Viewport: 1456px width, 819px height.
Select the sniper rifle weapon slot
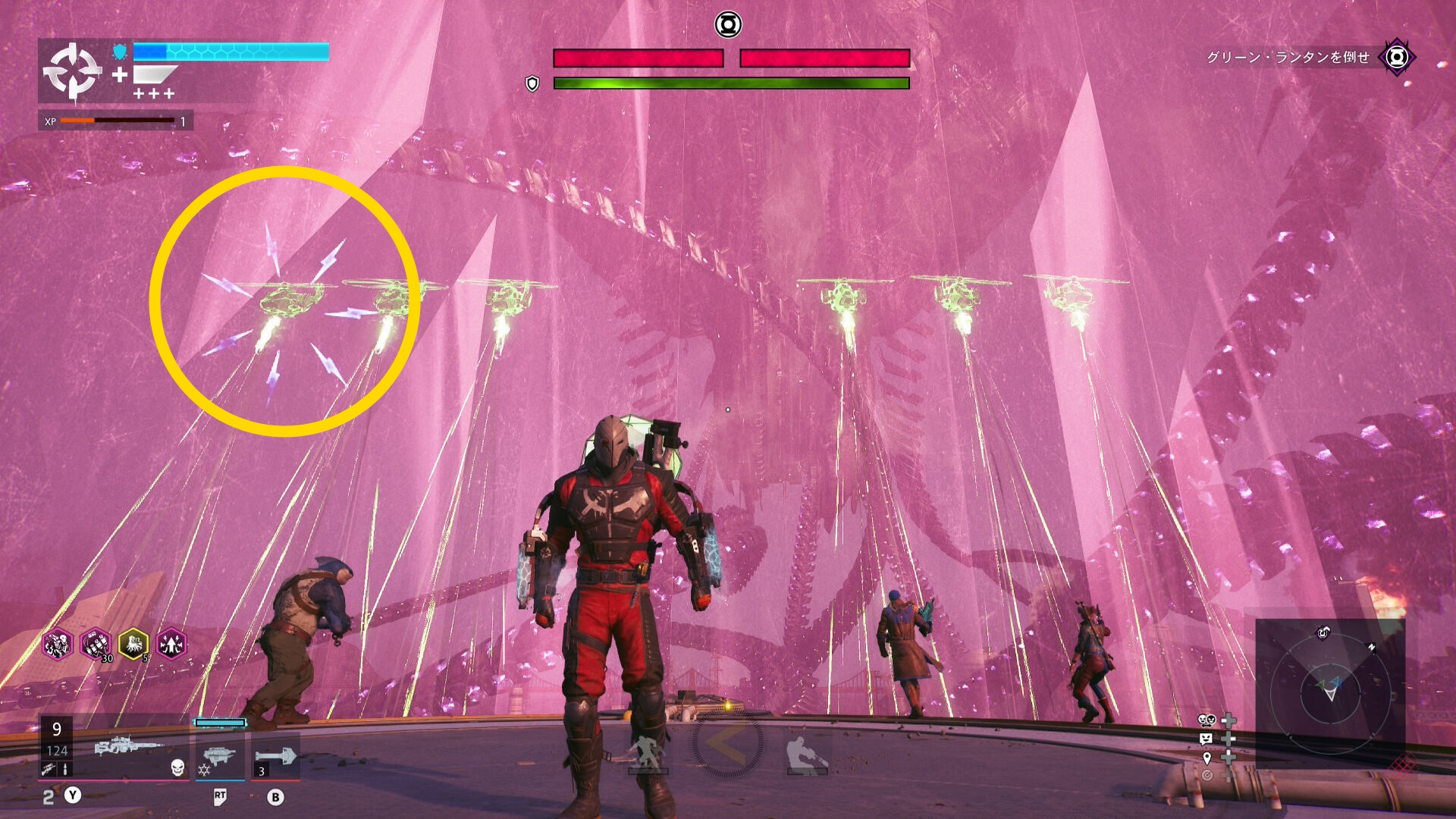127,747
